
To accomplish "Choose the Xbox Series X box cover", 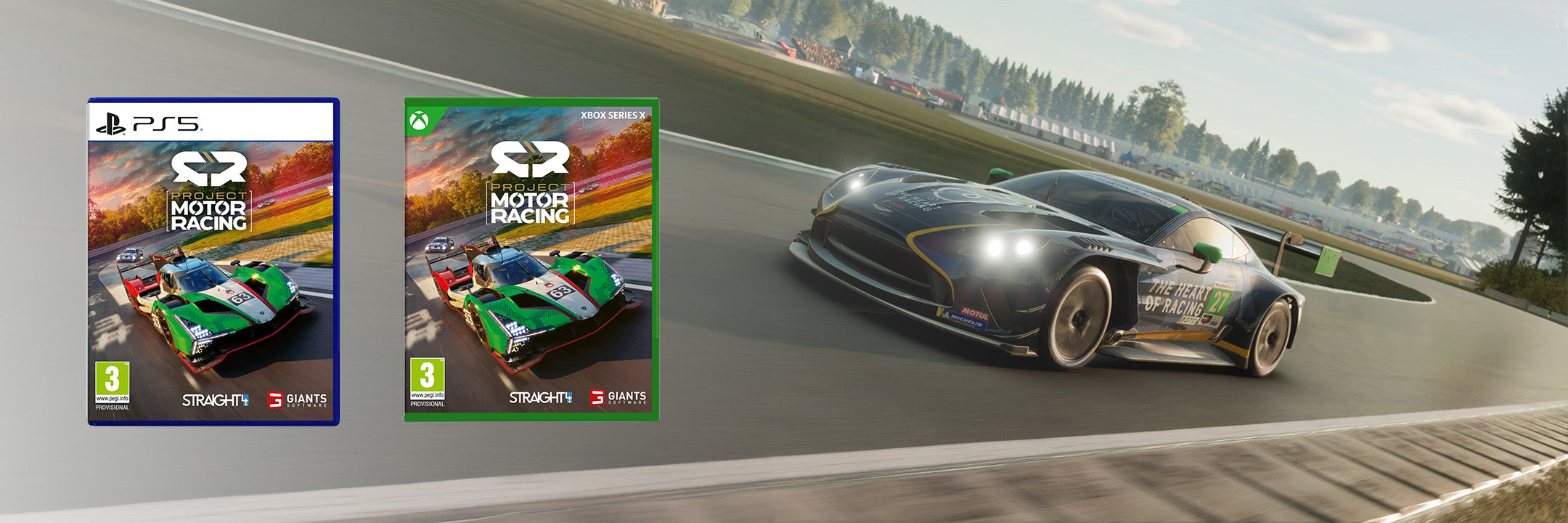I will click(x=531, y=259).
